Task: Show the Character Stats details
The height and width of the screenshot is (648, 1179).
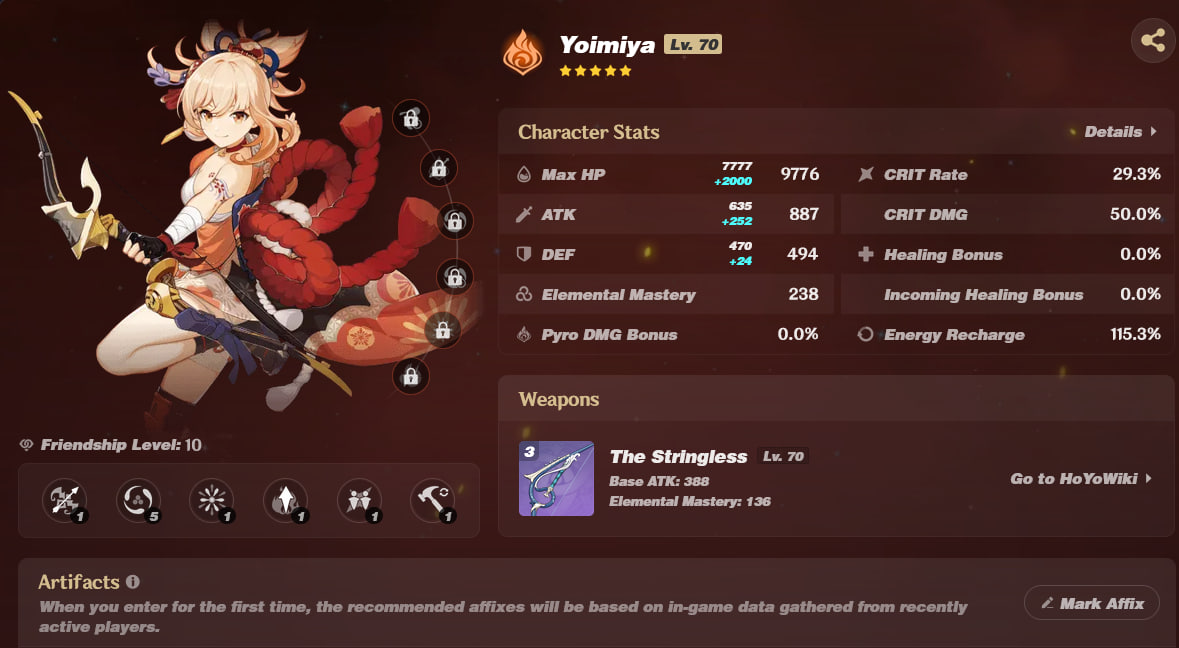Action: pos(1120,132)
